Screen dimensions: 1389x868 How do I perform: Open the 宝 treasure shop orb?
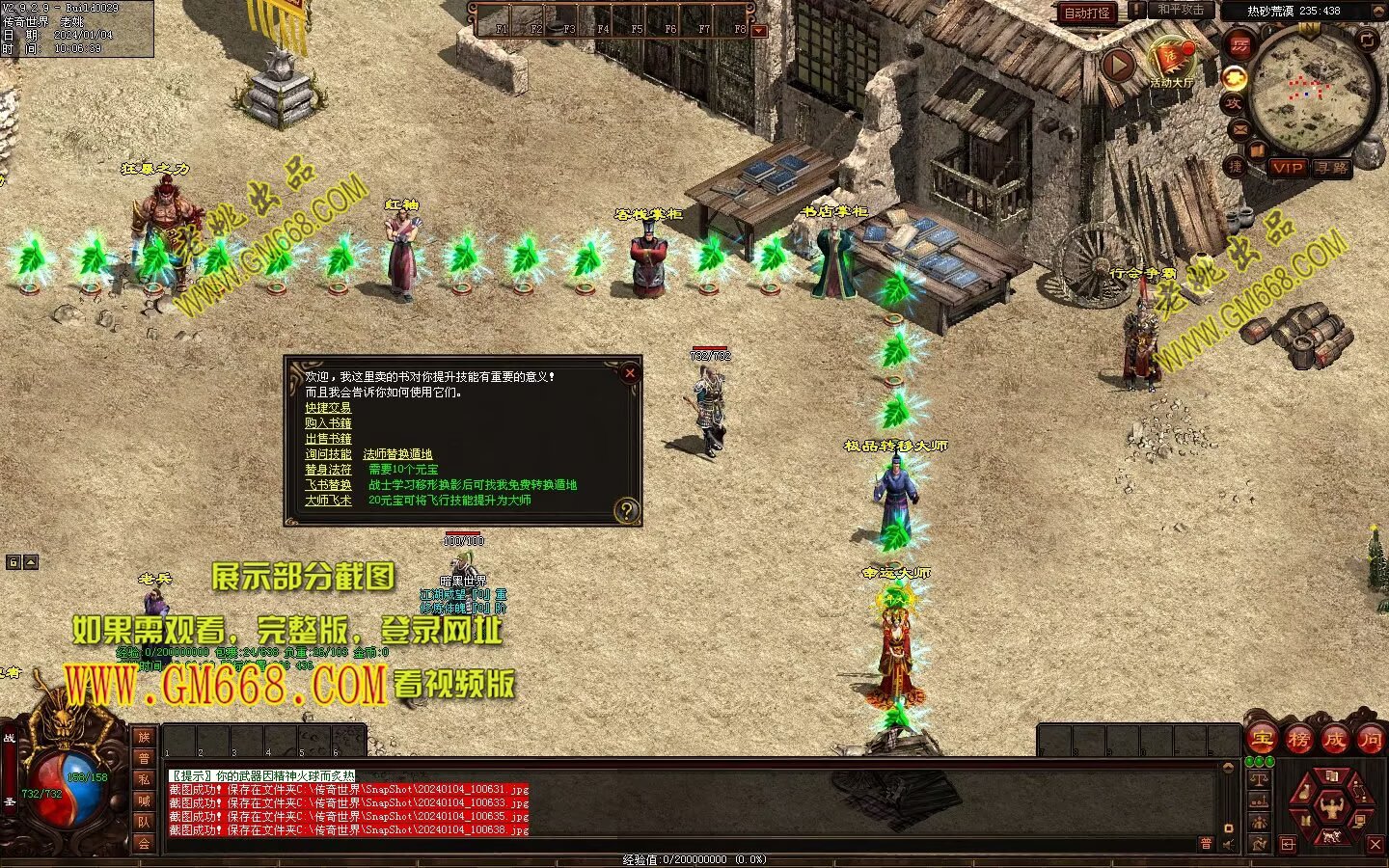(1261, 740)
